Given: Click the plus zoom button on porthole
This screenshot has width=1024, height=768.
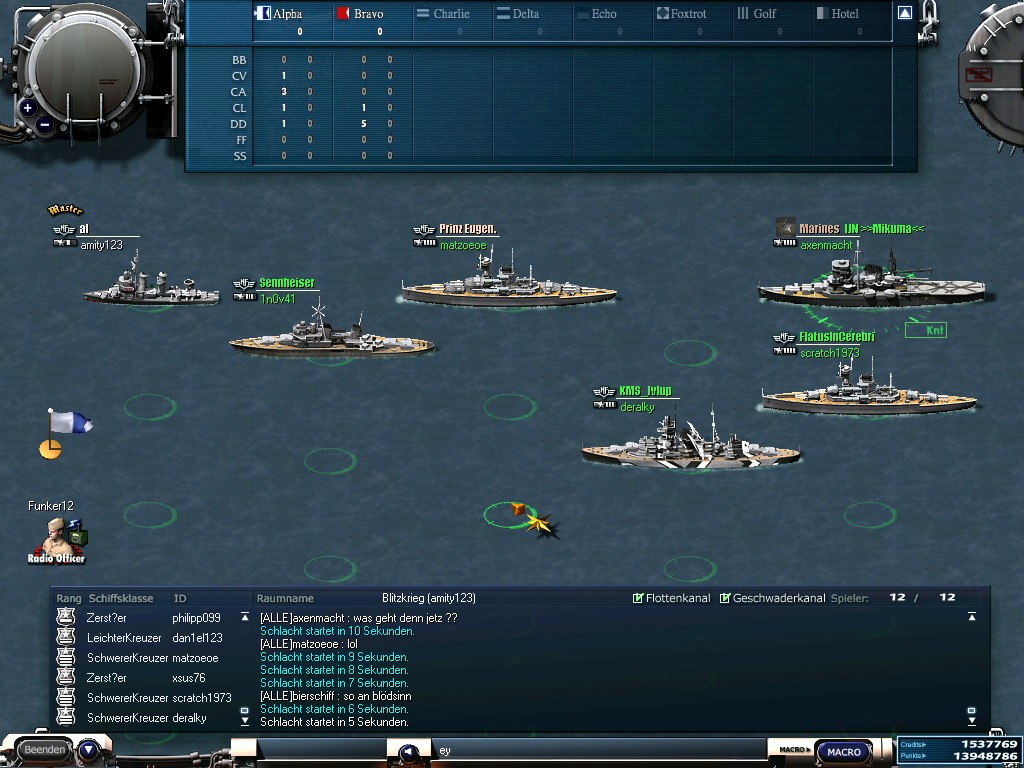Looking at the screenshot, I should click(x=27, y=108).
